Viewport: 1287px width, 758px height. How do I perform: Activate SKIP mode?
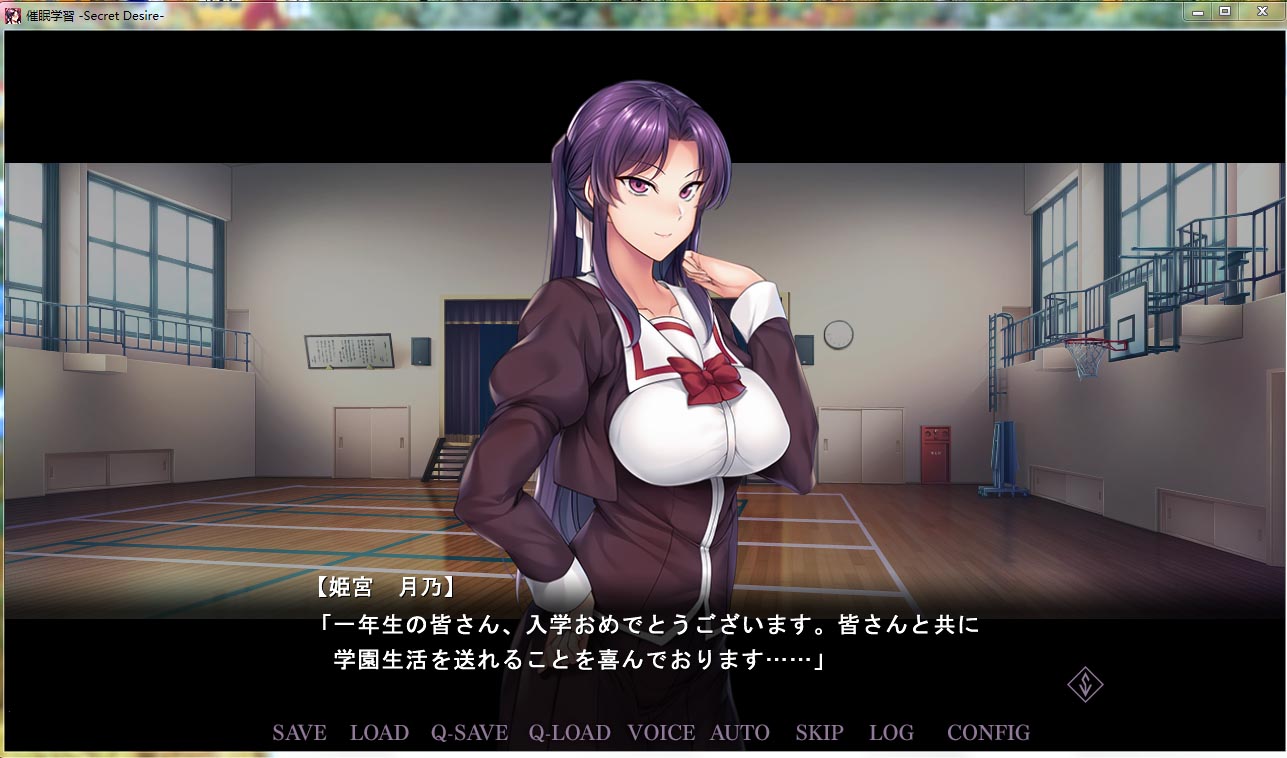819,733
